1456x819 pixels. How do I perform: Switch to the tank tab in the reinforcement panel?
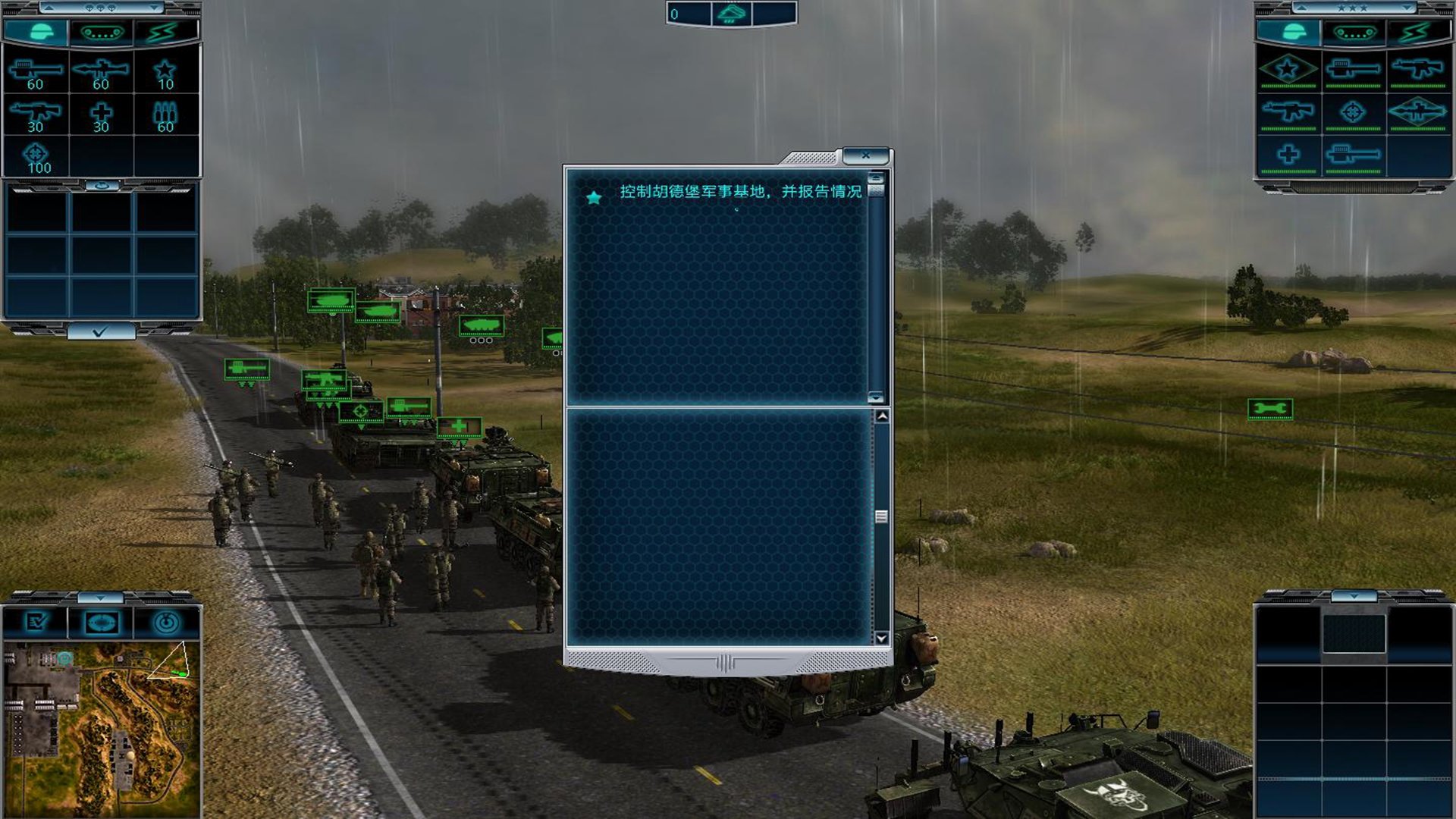pyautogui.click(x=101, y=33)
